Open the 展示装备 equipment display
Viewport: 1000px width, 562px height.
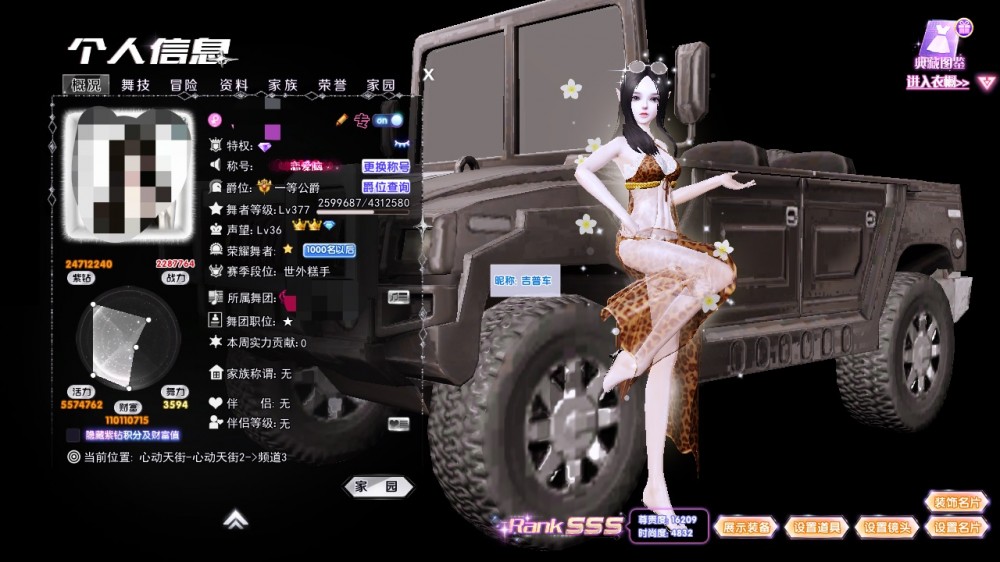tap(747, 527)
